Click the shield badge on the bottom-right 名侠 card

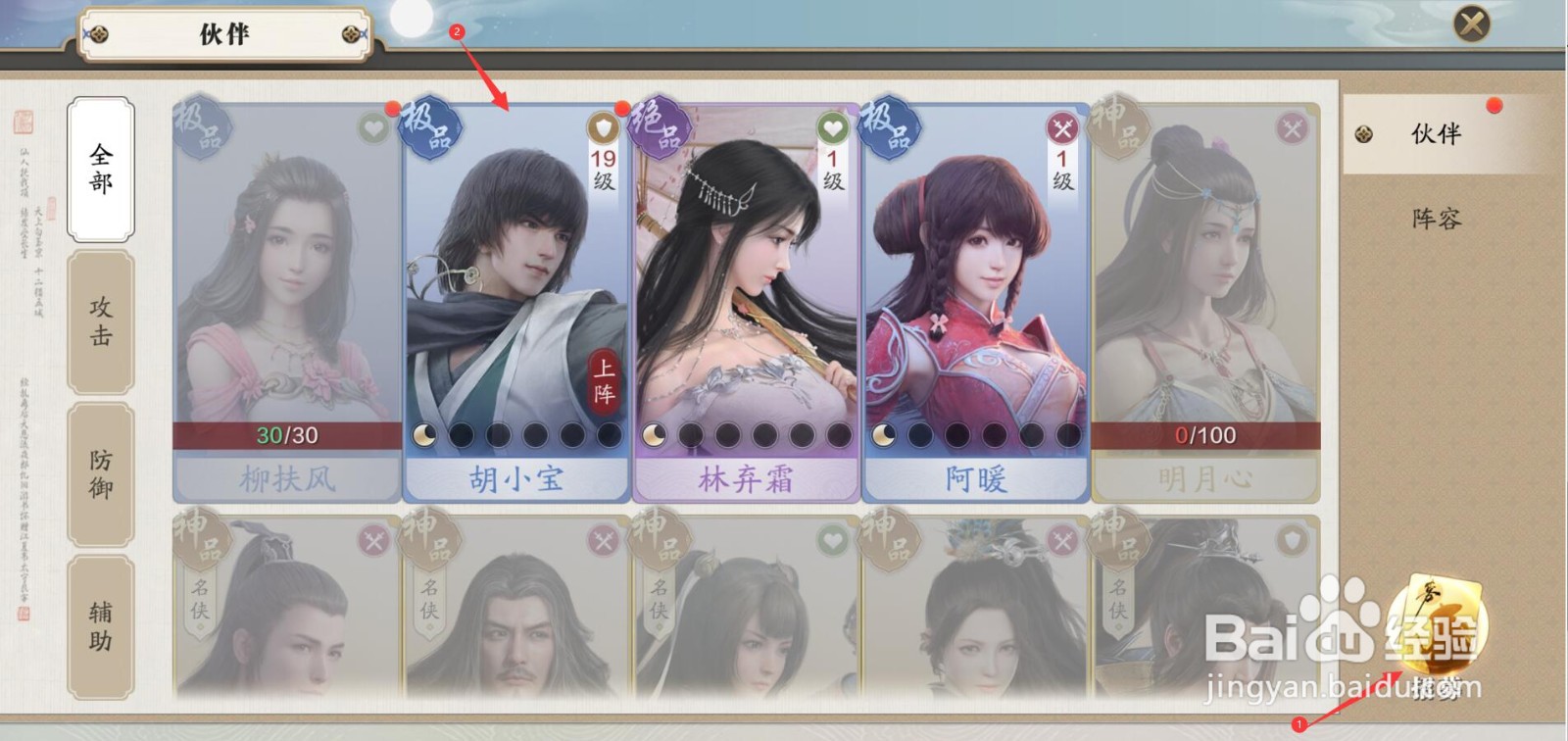(1294, 538)
